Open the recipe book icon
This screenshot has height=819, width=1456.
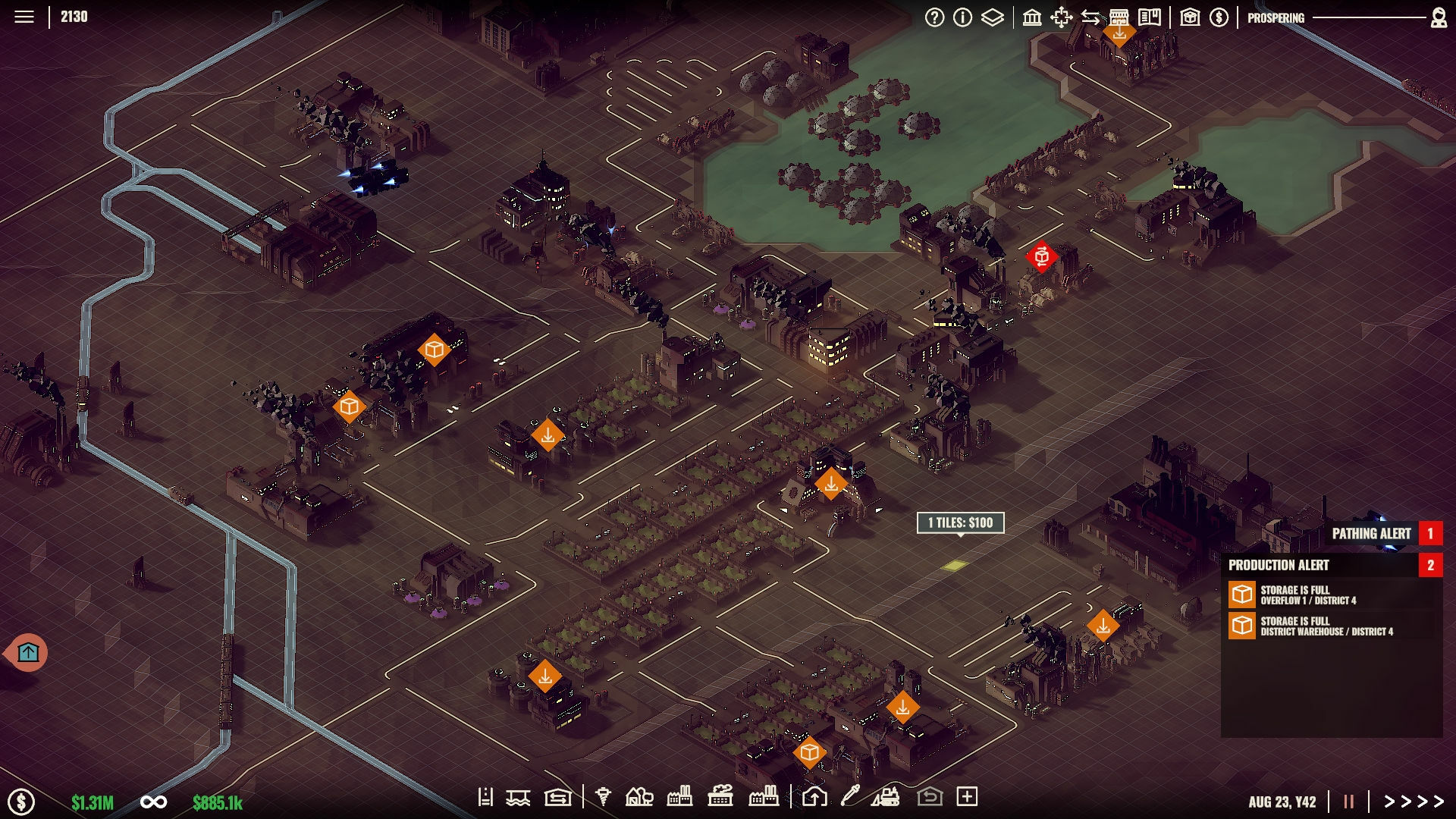pyautogui.click(x=1151, y=16)
